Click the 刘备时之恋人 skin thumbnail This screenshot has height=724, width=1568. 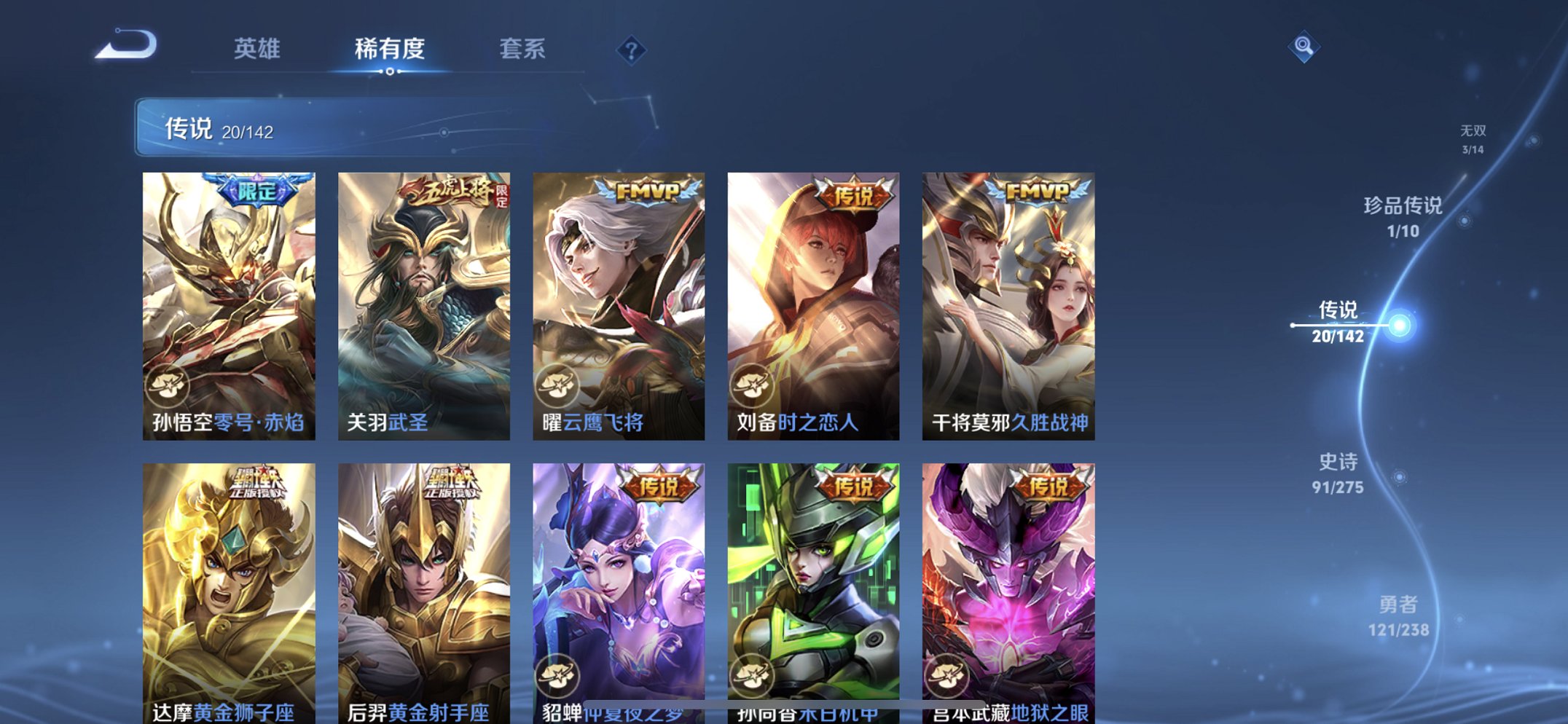coord(813,304)
